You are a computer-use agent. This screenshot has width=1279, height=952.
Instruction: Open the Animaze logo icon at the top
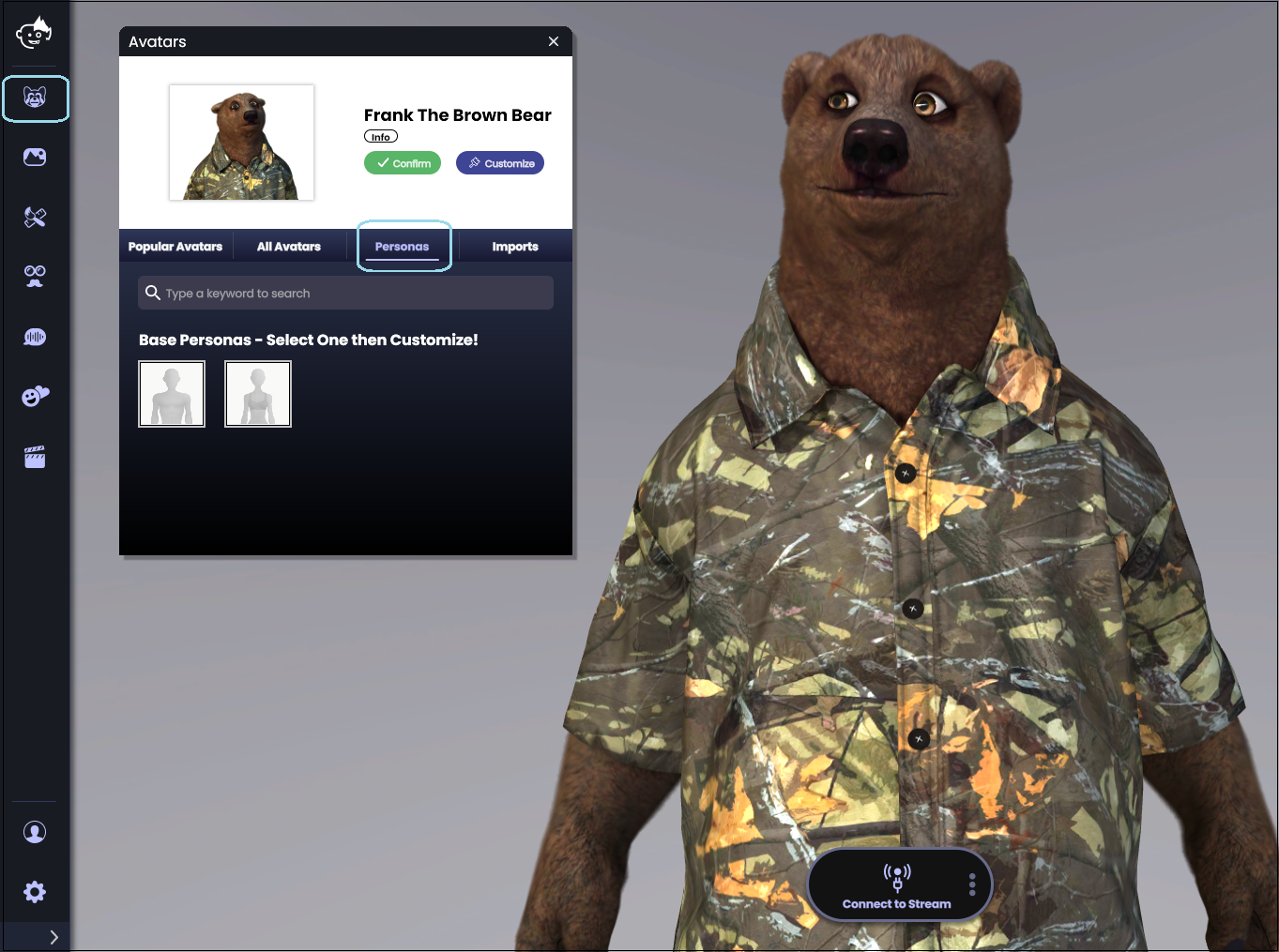[x=35, y=33]
